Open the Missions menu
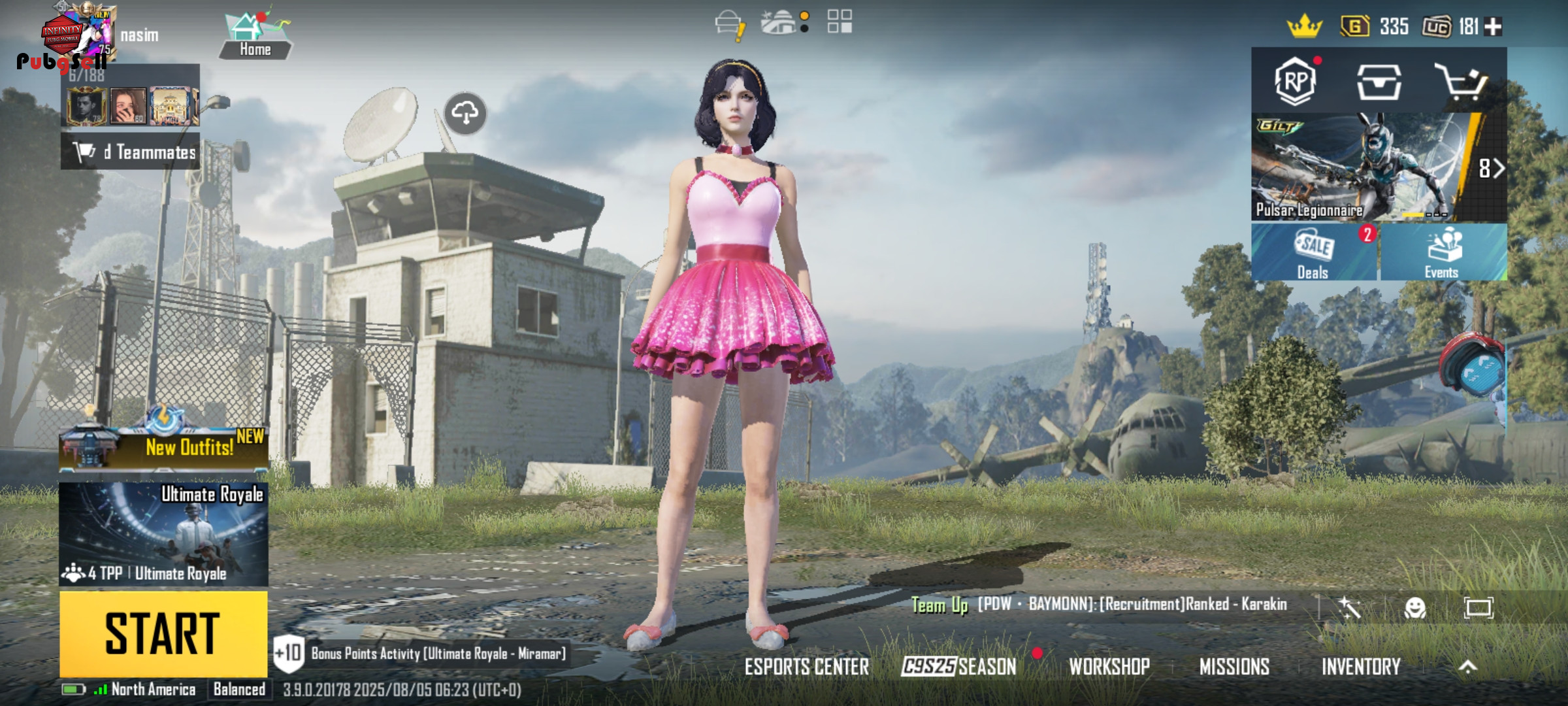1568x706 pixels. click(x=1234, y=667)
